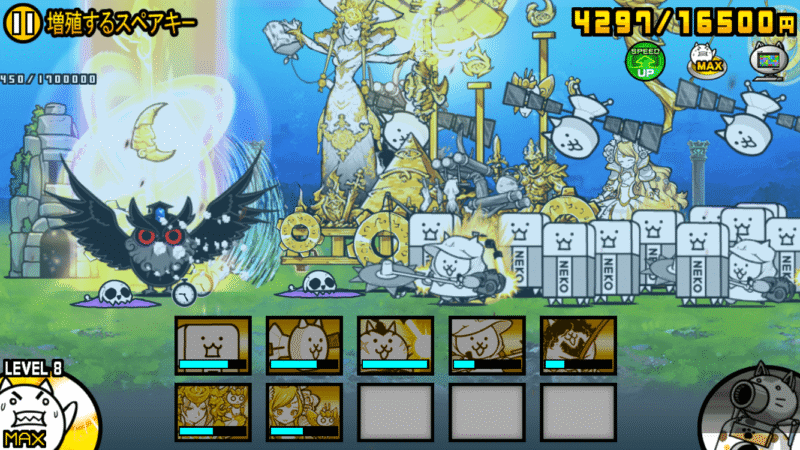Deploy the wide-brim hat cat unit
The image size is (800, 450).
(x=486, y=345)
